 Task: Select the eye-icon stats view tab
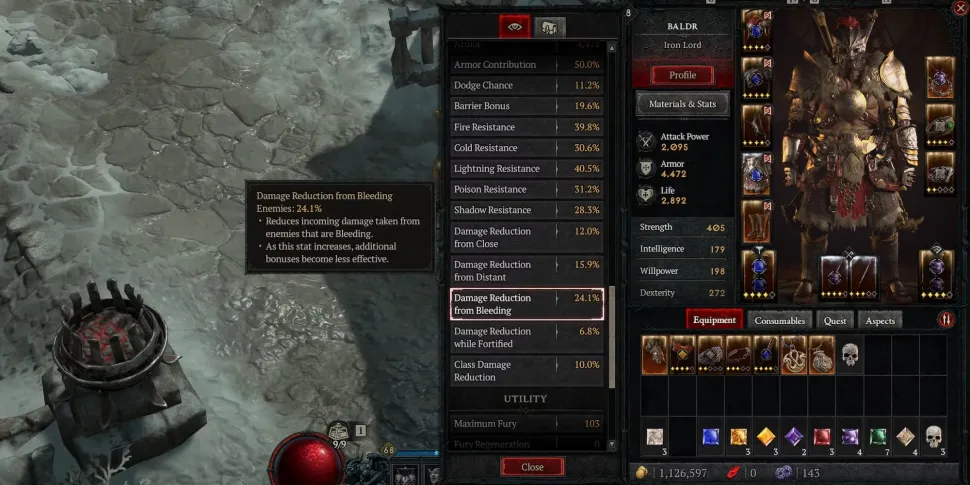coord(514,27)
